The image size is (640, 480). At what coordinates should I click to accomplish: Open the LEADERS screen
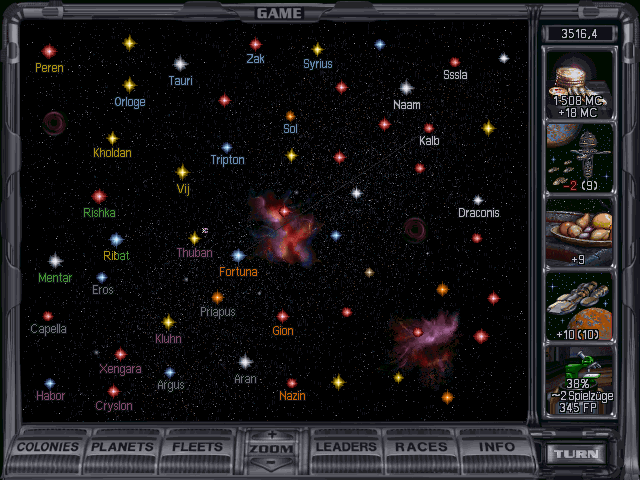(347, 447)
